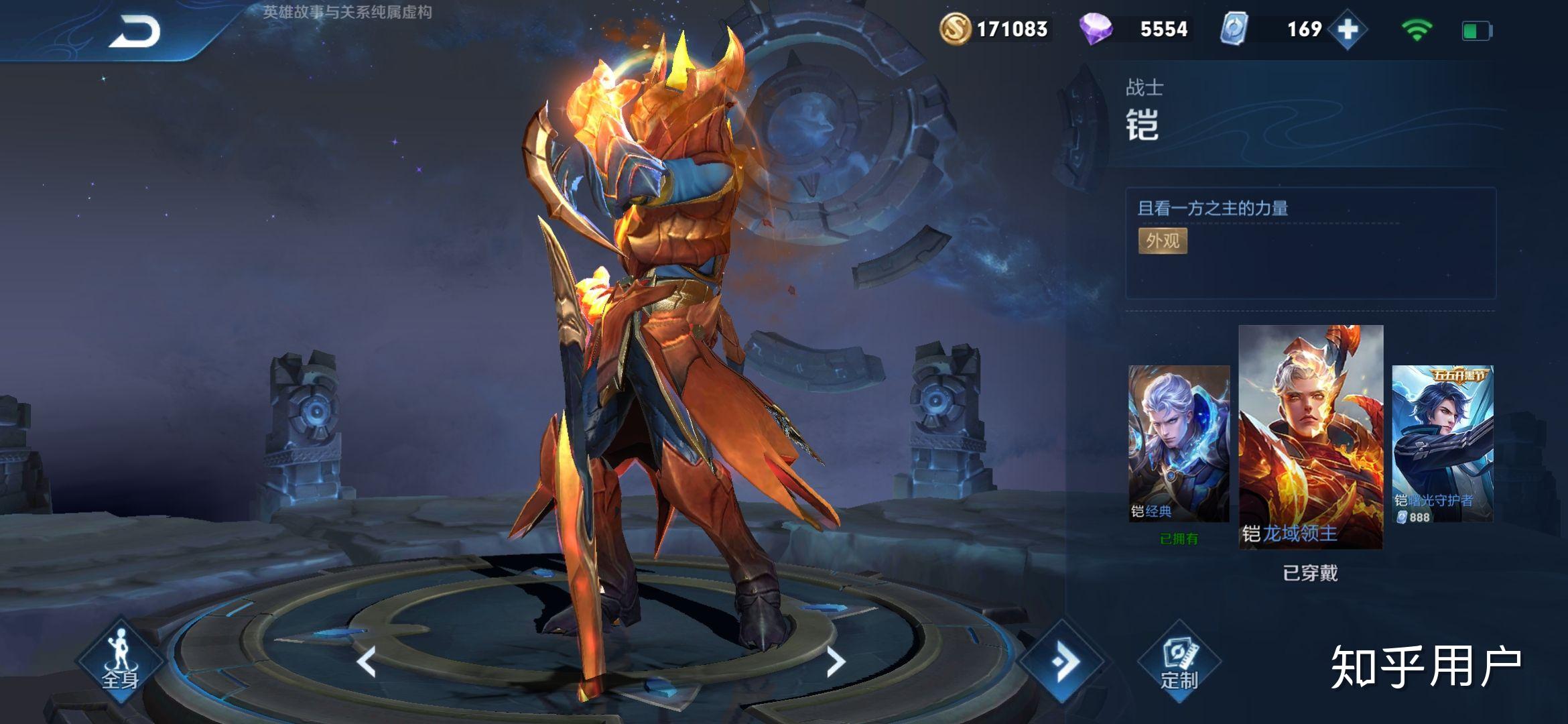Add more vouchers with the plus button
1568x724 pixels.
(1348, 29)
